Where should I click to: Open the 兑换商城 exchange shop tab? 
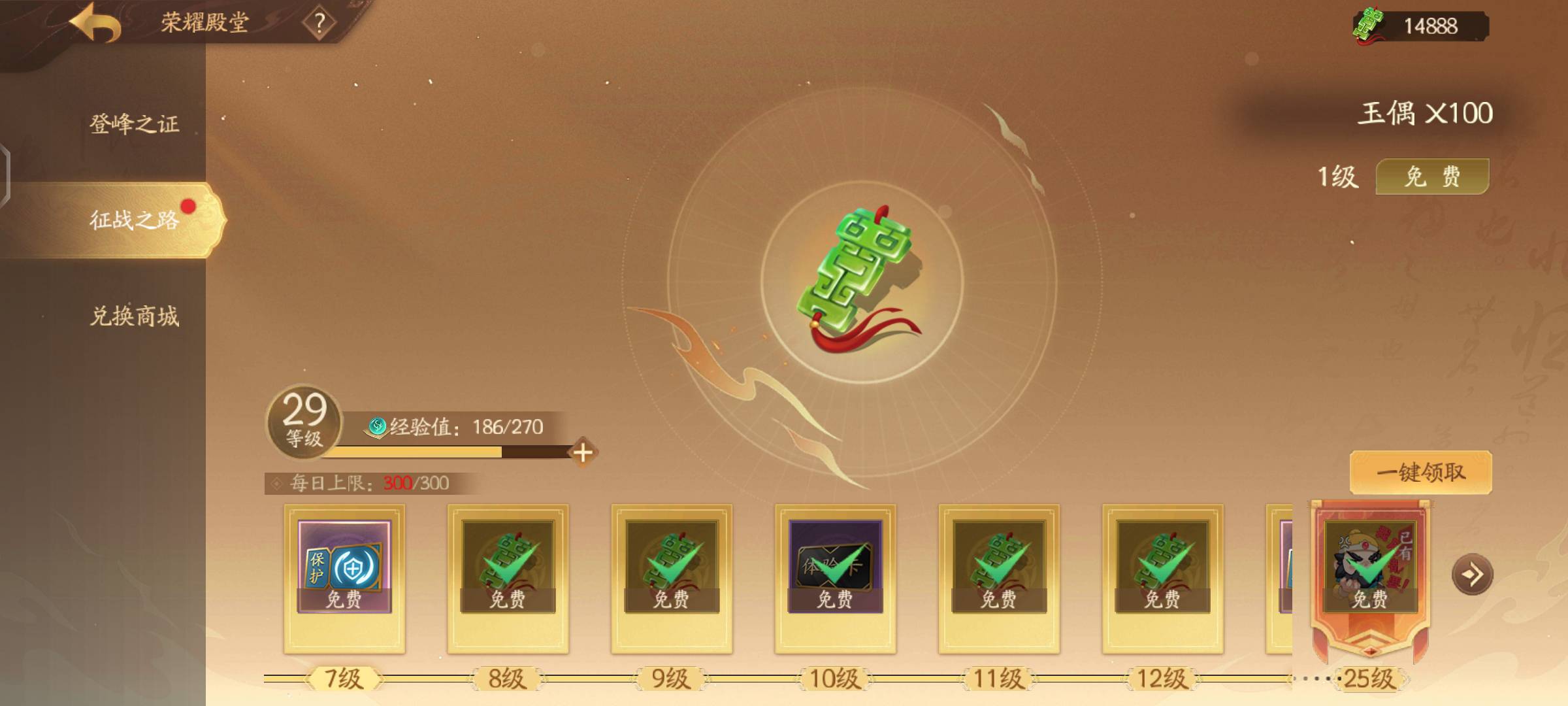coord(134,316)
